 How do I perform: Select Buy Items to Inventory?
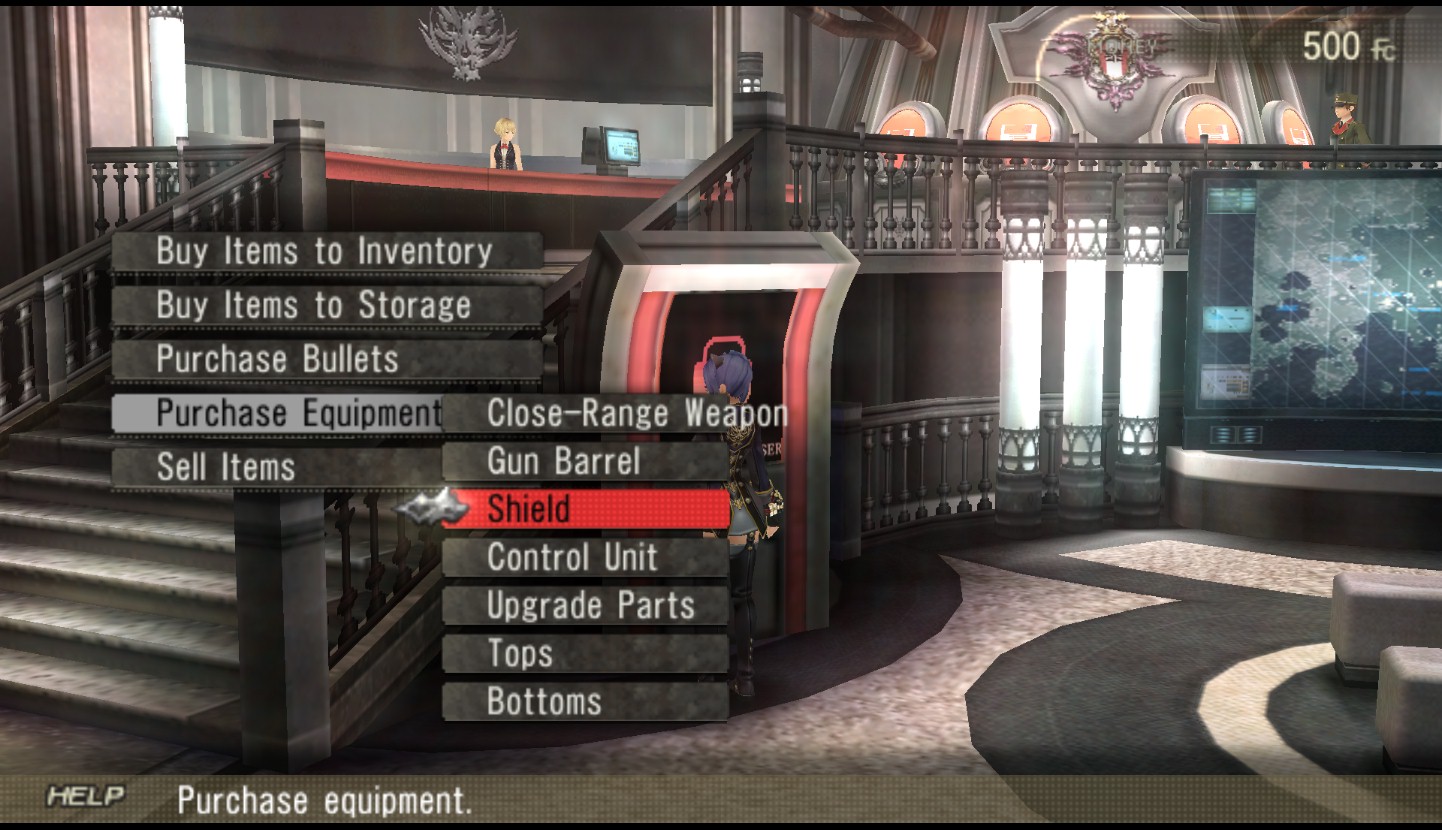325,252
